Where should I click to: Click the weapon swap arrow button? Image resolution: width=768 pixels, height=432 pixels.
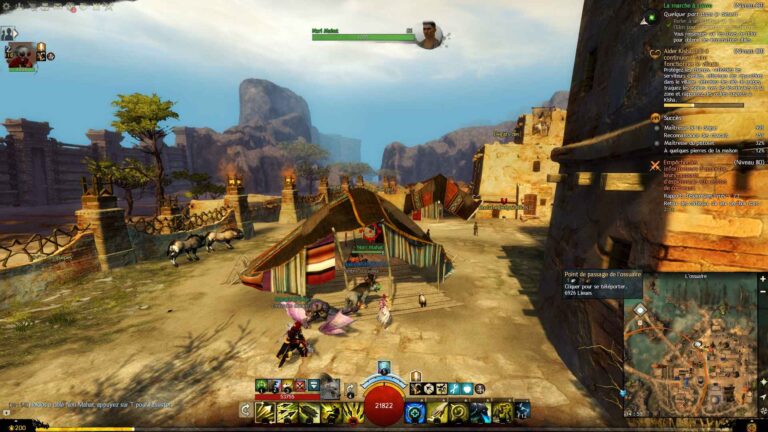(x=245, y=410)
